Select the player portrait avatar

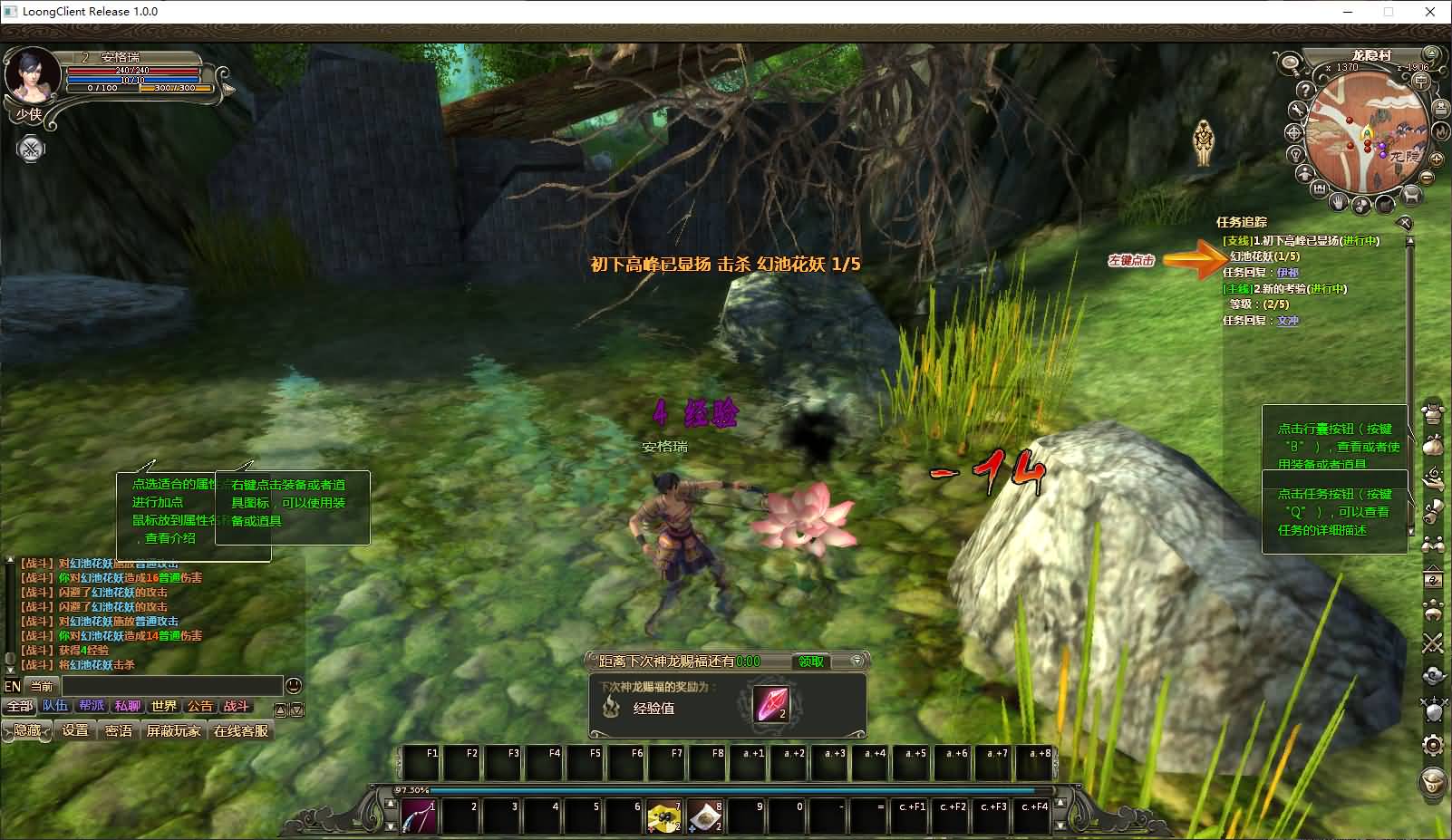[x=33, y=77]
